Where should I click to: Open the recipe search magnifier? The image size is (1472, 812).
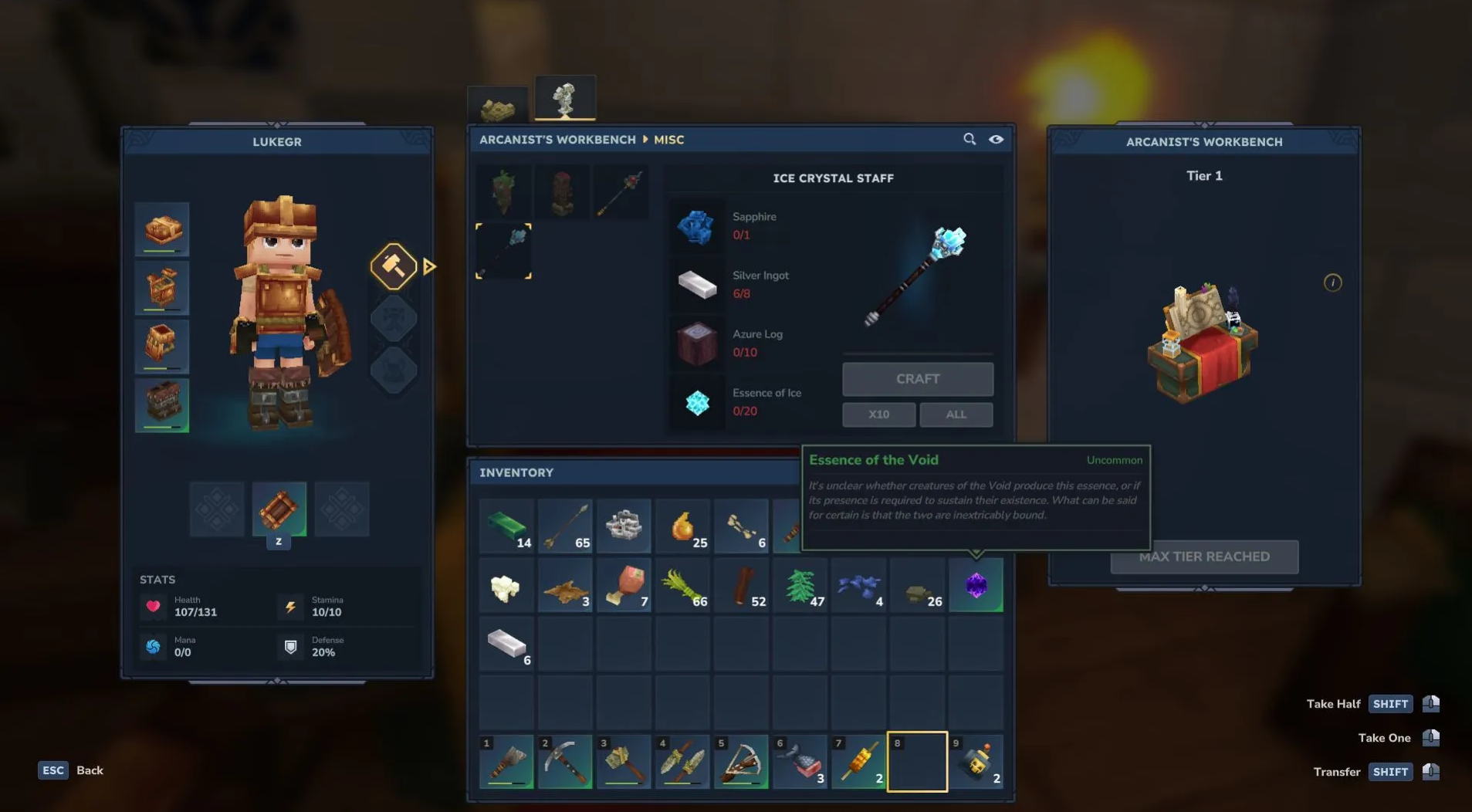(x=969, y=139)
